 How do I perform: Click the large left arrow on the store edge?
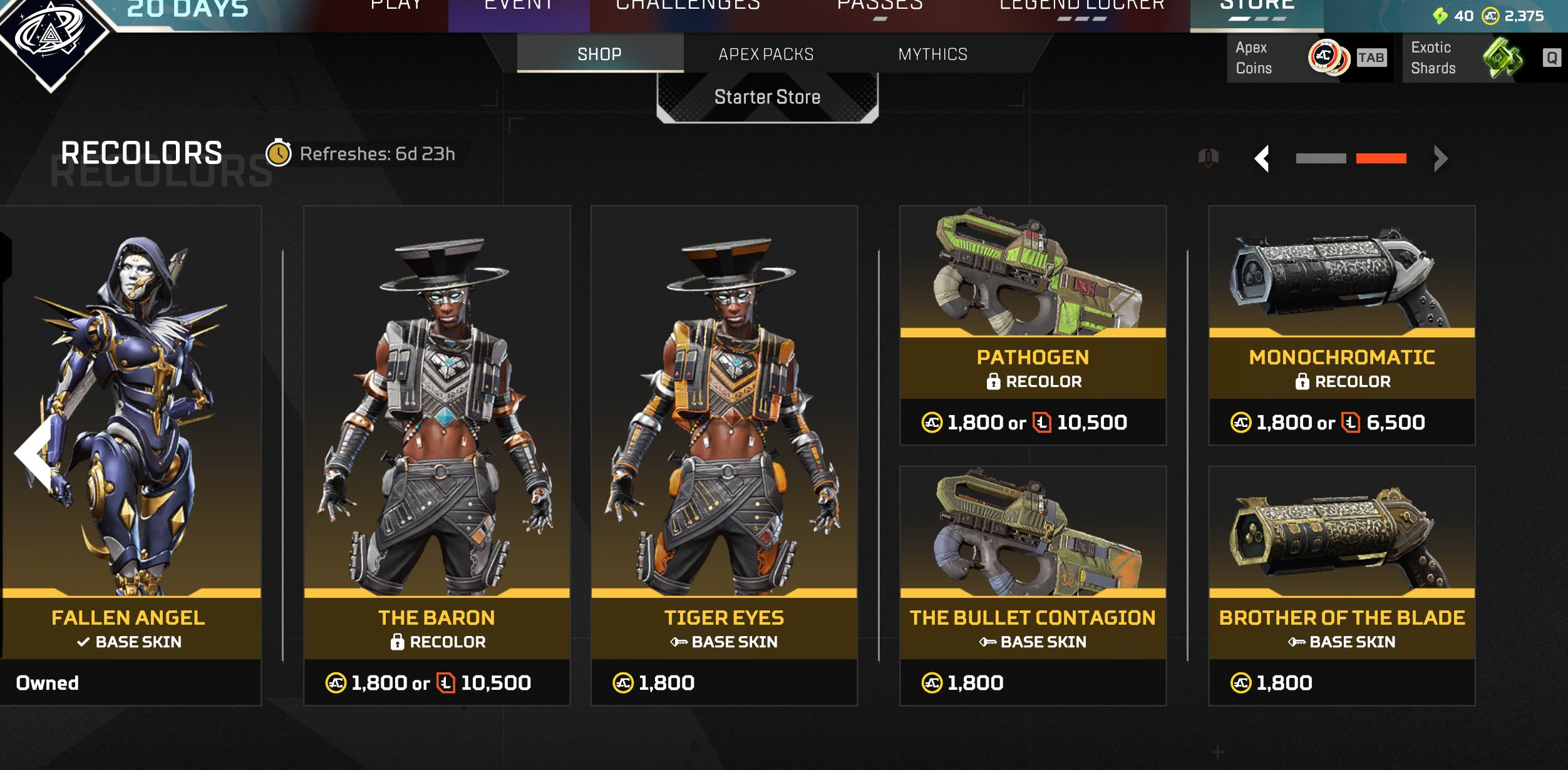coord(34,452)
